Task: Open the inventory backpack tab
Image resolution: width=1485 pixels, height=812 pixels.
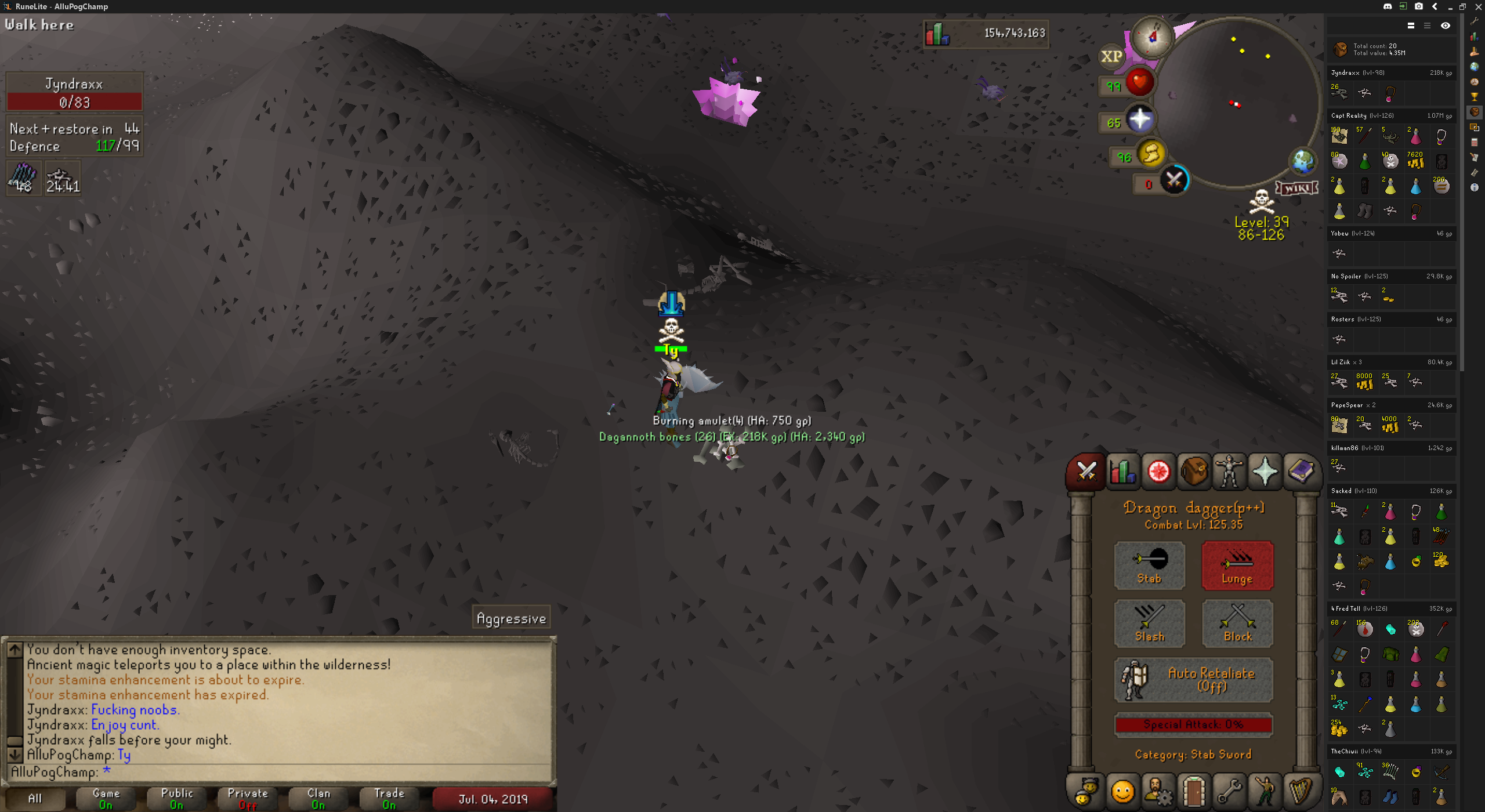Action: pos(1194,472)
